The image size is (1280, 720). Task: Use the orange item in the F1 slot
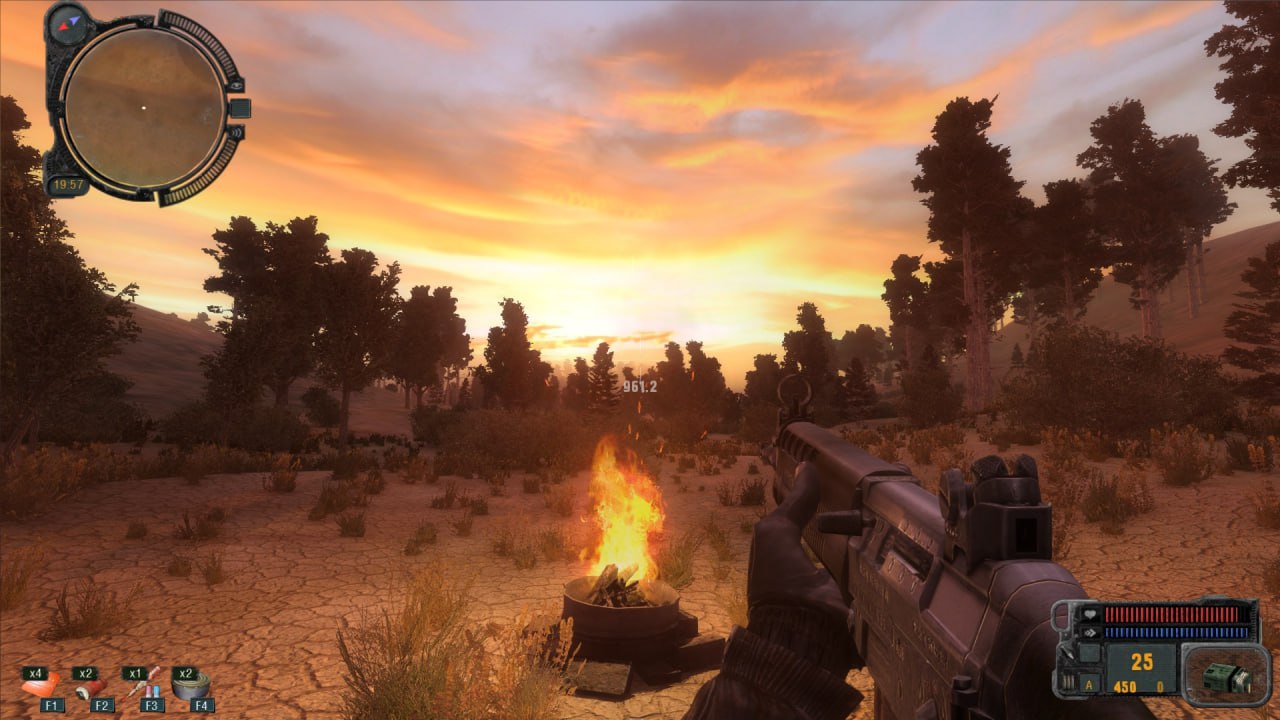click(41, 686)
